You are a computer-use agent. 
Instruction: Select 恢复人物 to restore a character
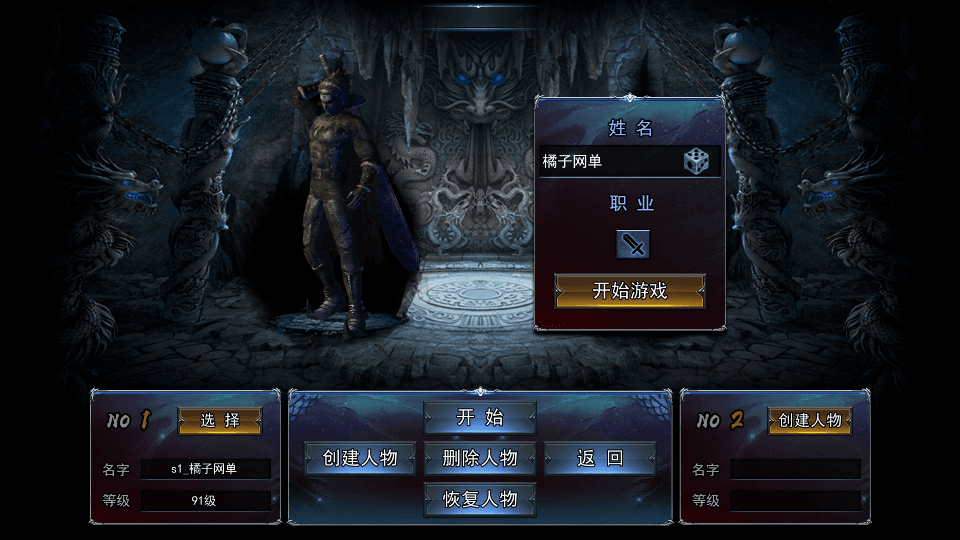pos(480,498)
